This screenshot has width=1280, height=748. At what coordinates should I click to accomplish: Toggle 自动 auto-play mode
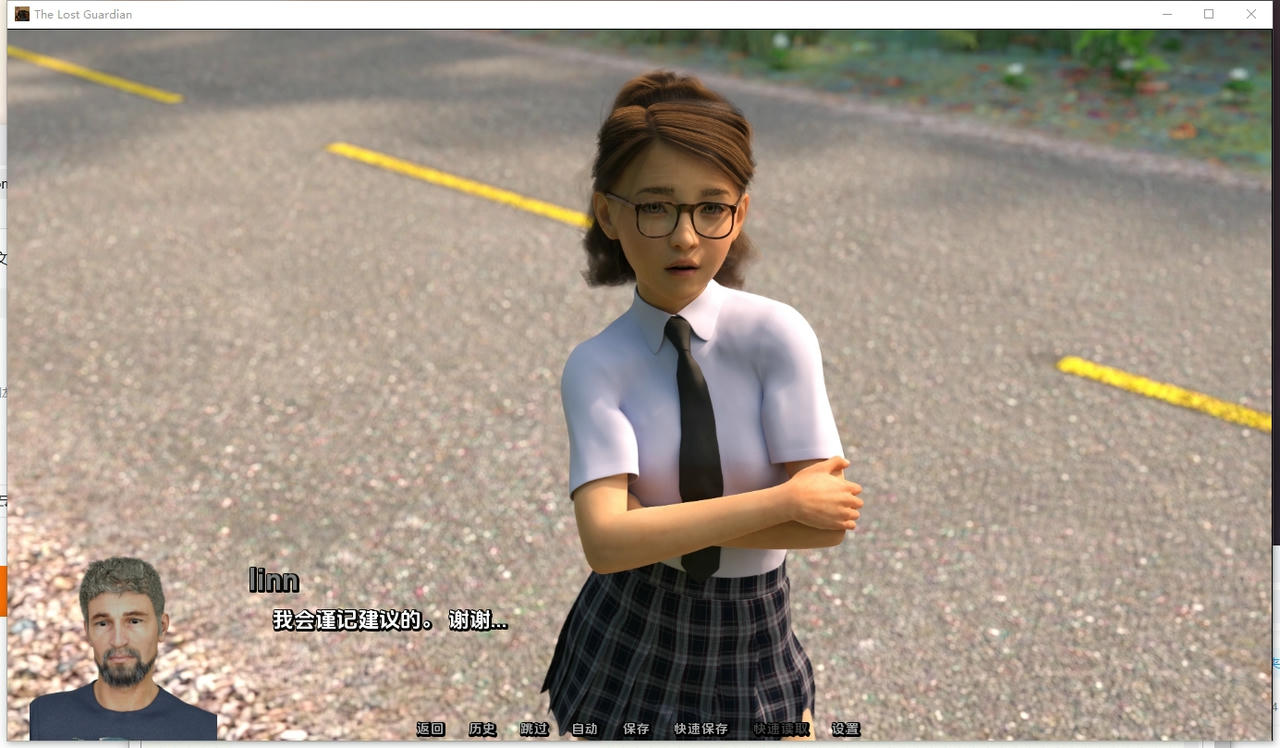click(x=584, y=729)
